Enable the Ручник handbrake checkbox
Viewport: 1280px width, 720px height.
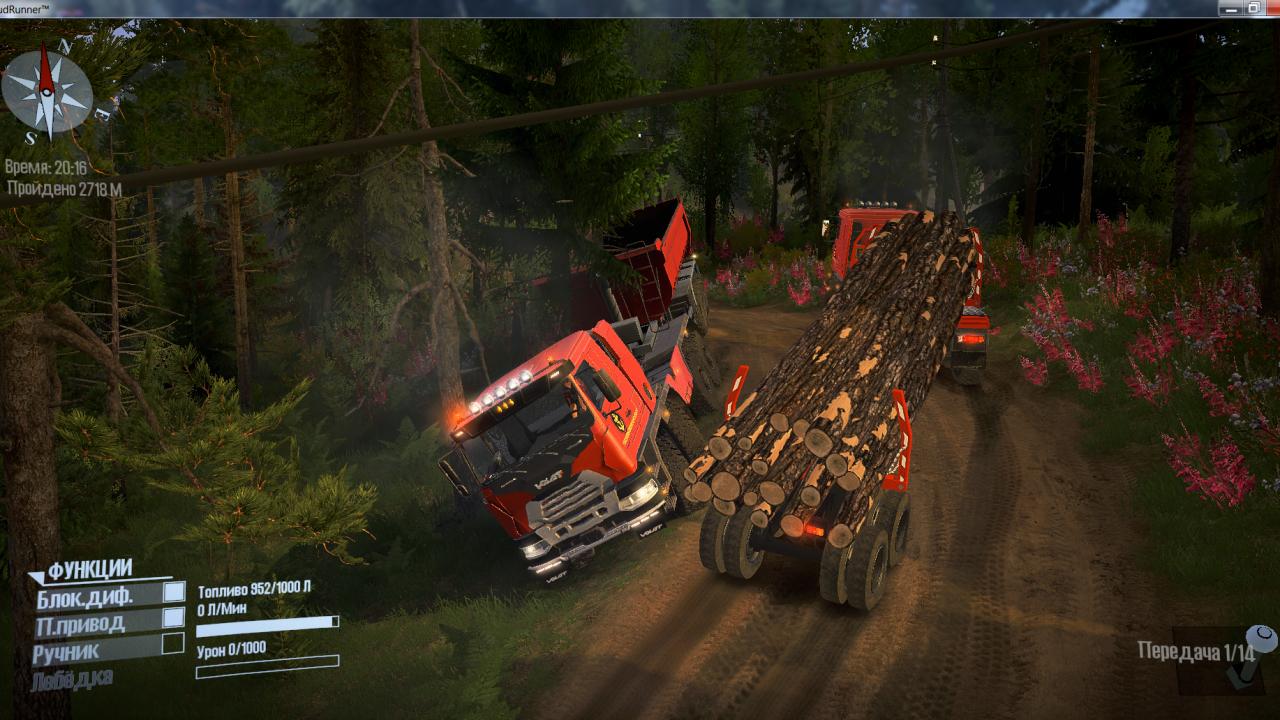click(173, 643)
